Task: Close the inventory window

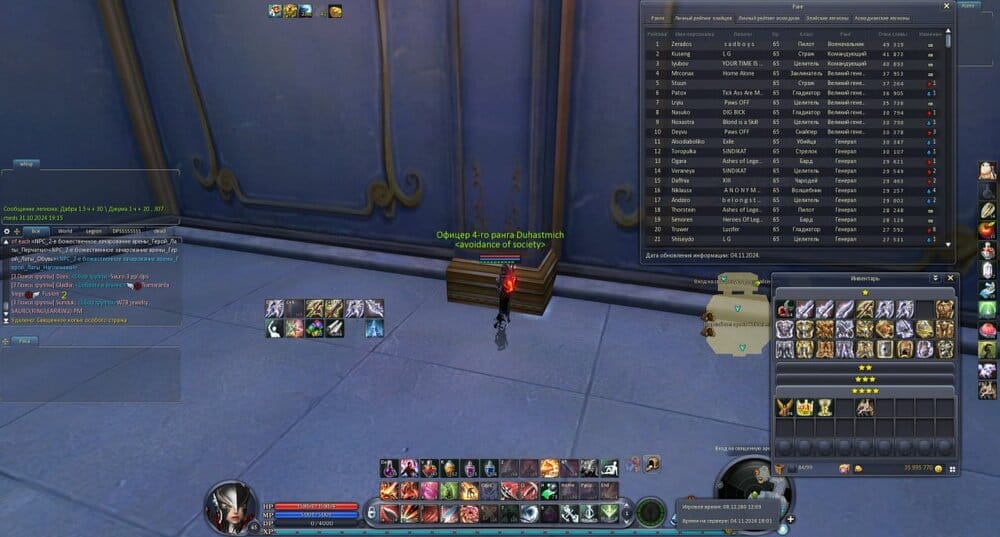Action: point(951,277)
